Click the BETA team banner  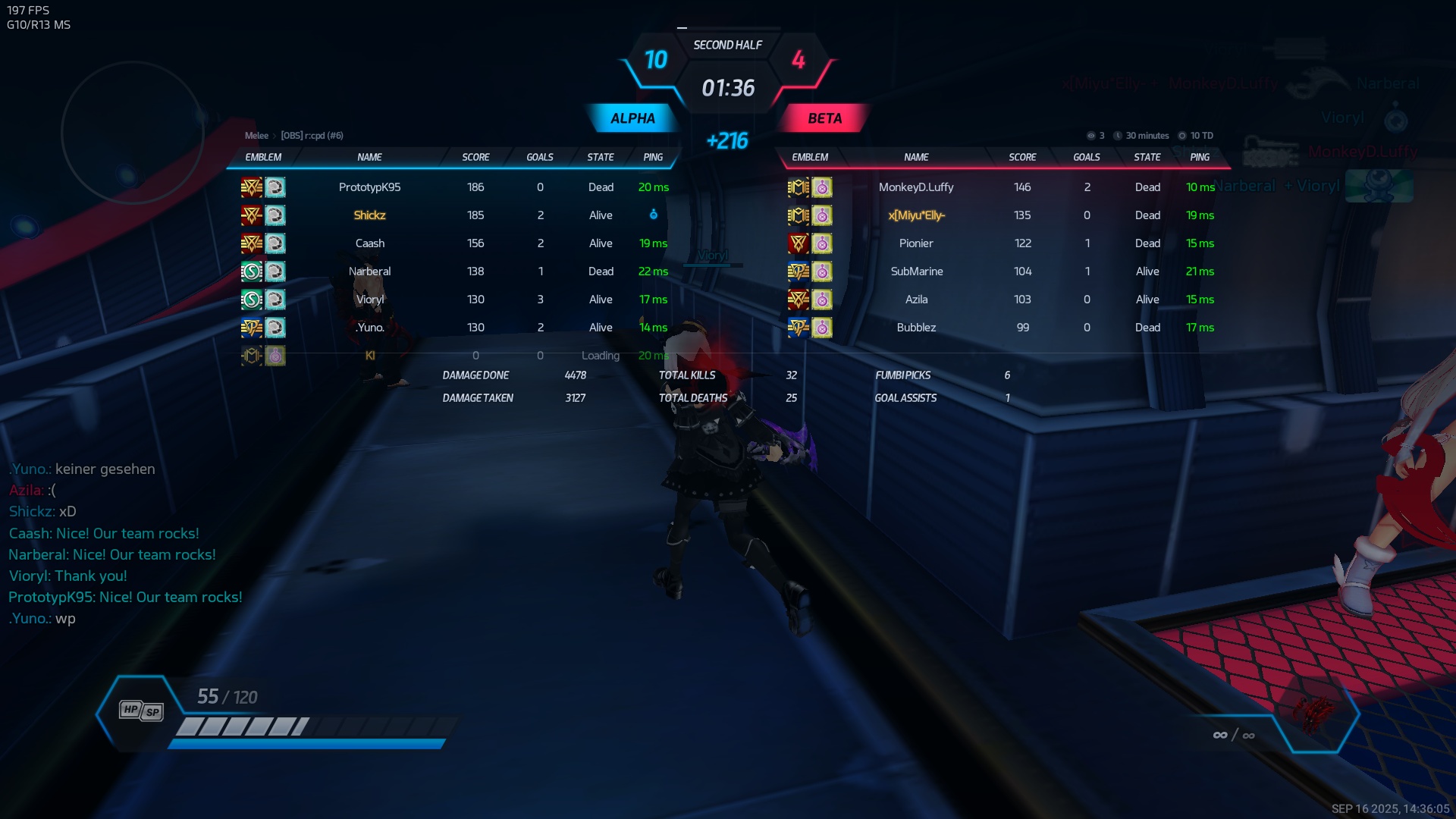click(x=824, y=118)
